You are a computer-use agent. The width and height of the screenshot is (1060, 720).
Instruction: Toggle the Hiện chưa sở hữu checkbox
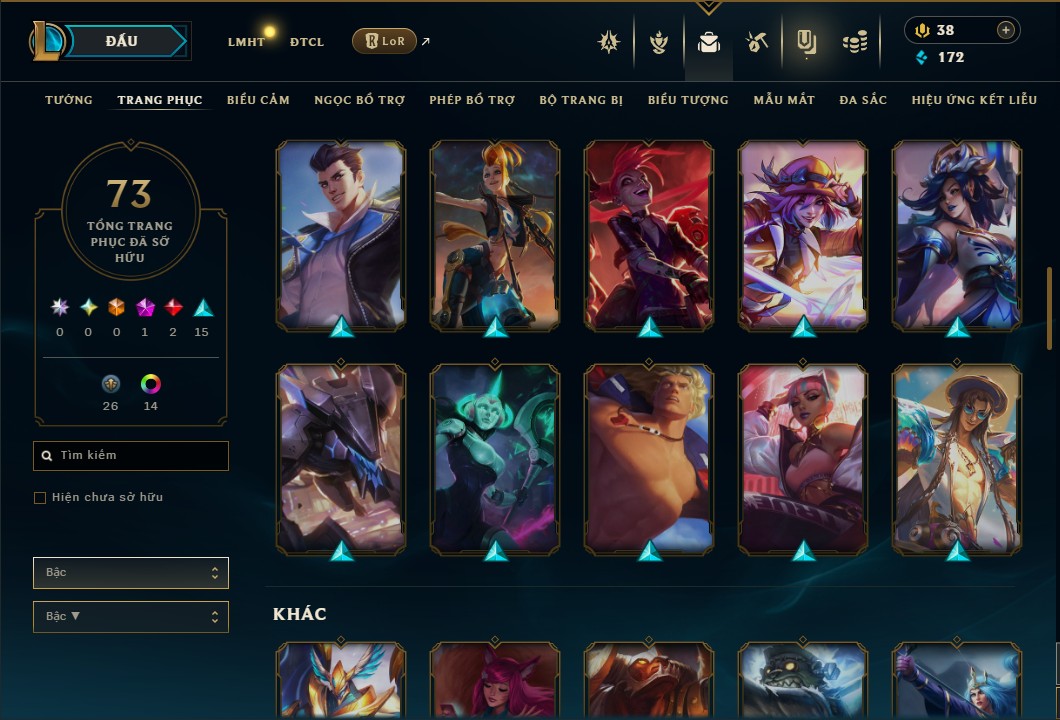(40, 497)
